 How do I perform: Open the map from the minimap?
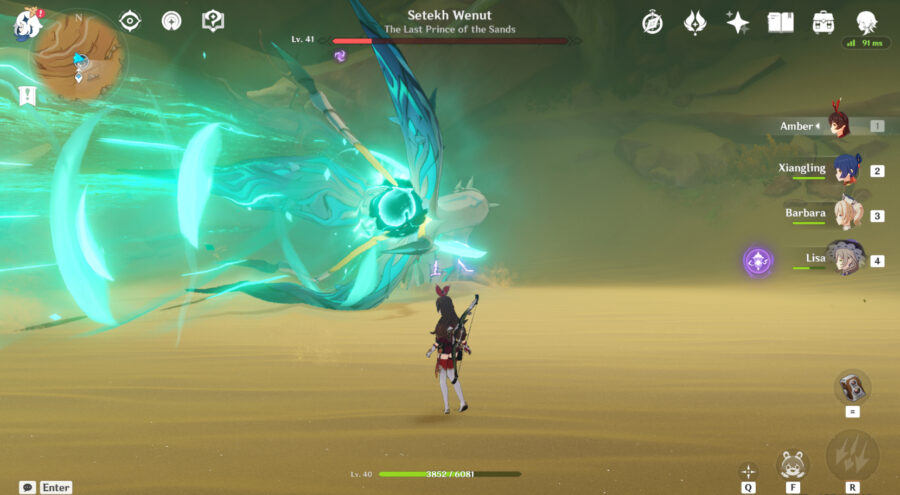[71, 58]
